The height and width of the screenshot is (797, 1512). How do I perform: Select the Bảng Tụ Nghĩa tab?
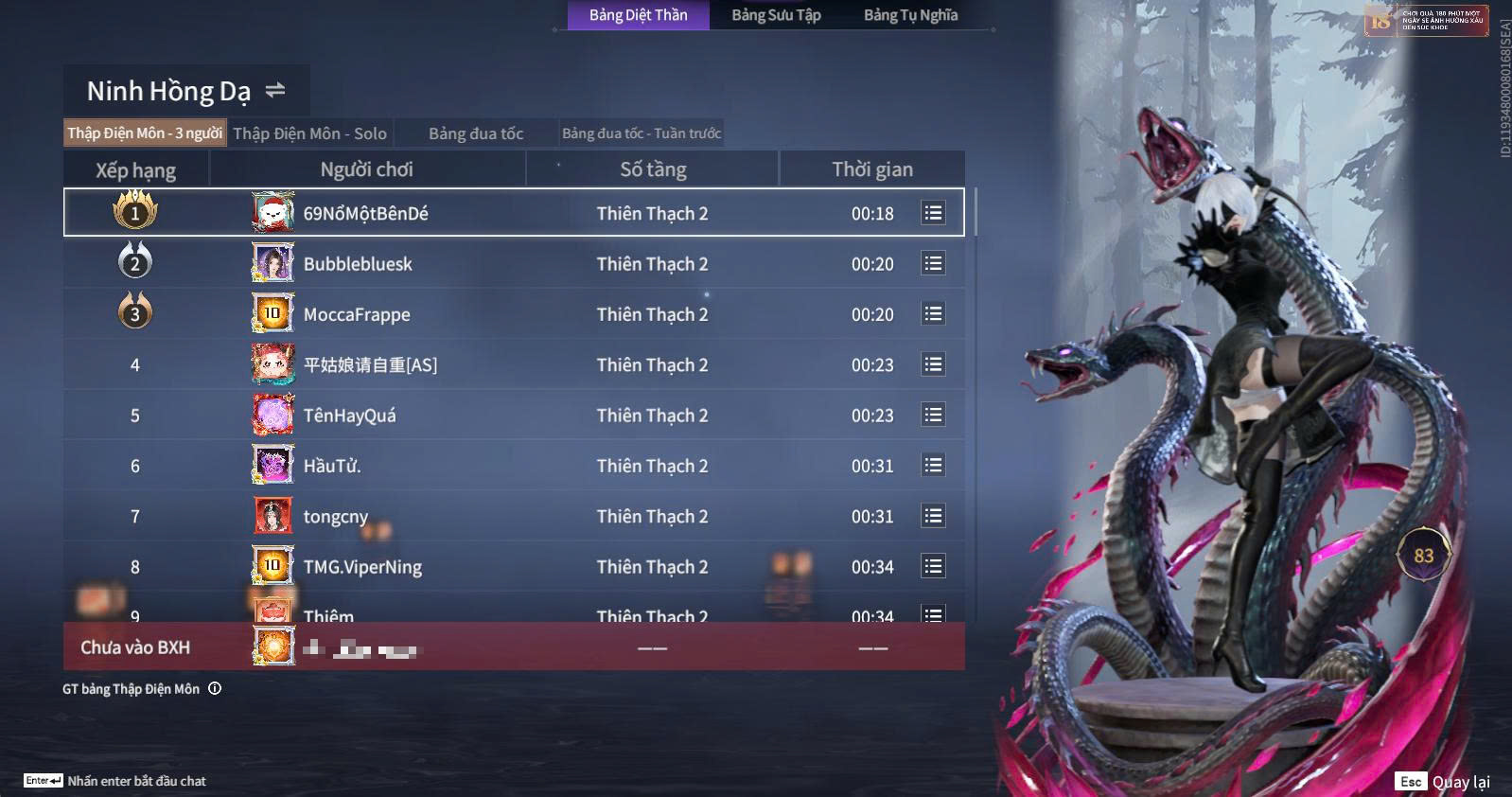910,15
